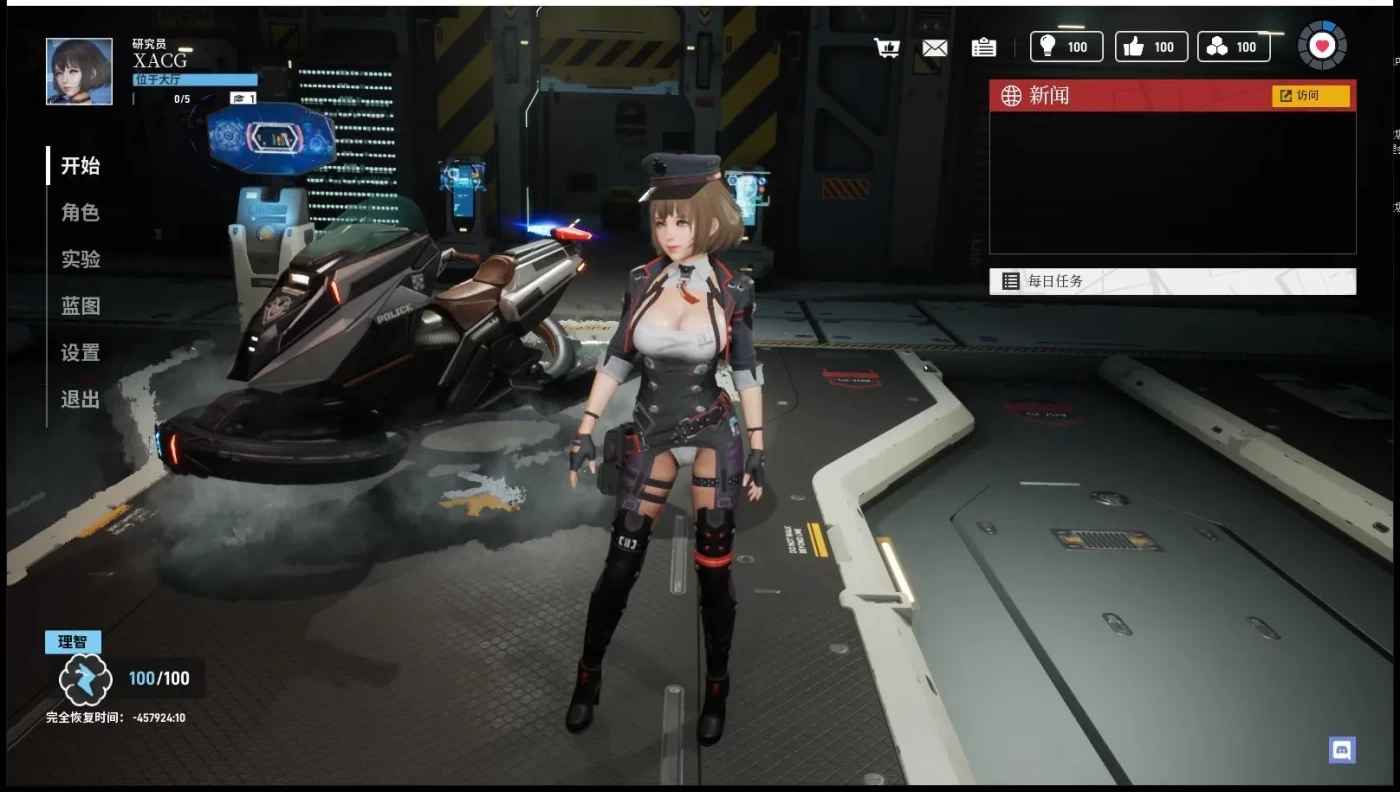Expand the 每日任务 daily tasks bar
Viewport: 1400px width, 792px height.
pyautogui.click(x=1172, y=282)
